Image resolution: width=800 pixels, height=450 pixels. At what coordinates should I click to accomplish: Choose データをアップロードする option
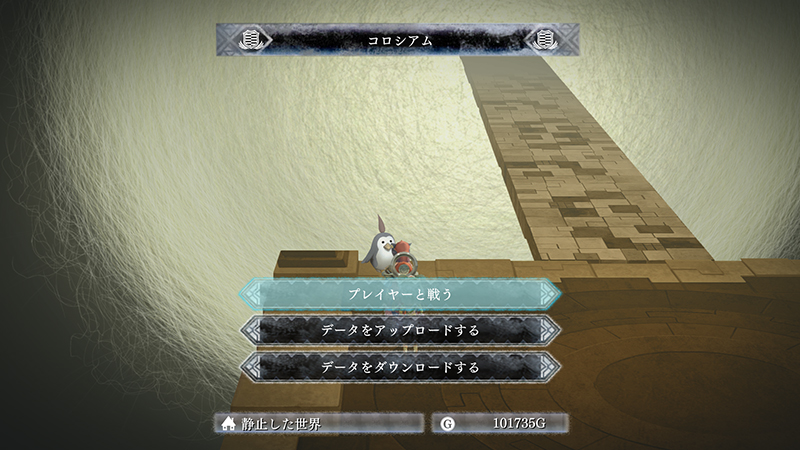[400, 330]
